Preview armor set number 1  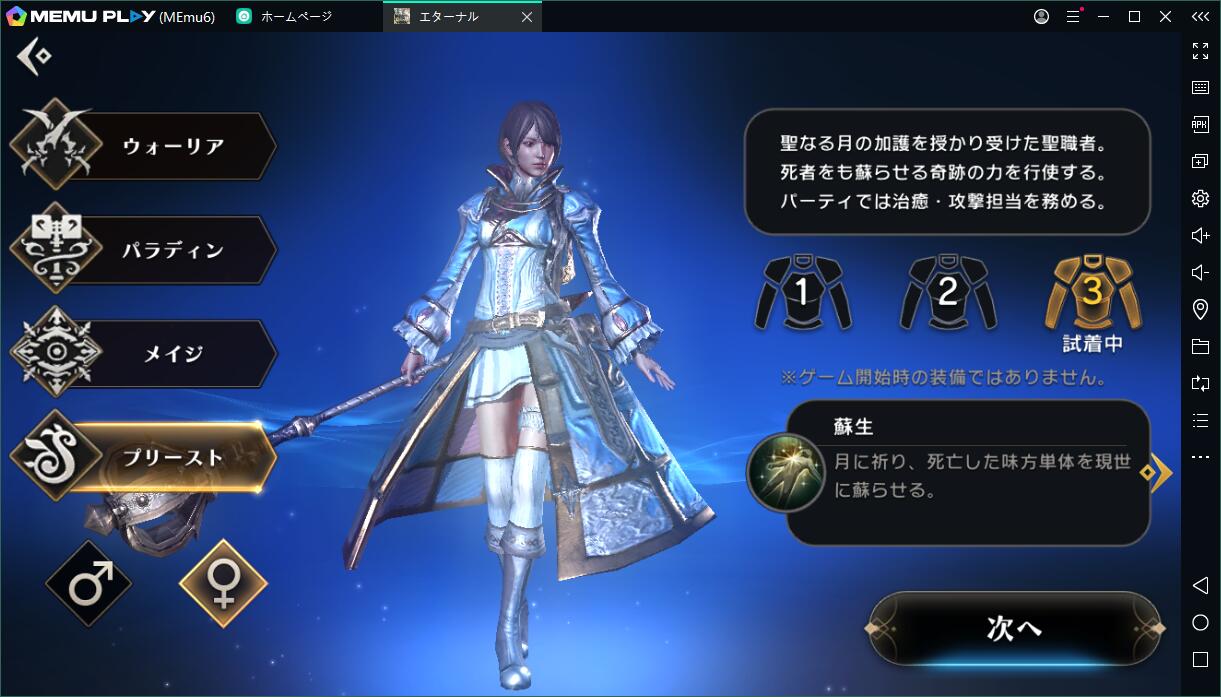pyautogui.click(x=803, y=293)
